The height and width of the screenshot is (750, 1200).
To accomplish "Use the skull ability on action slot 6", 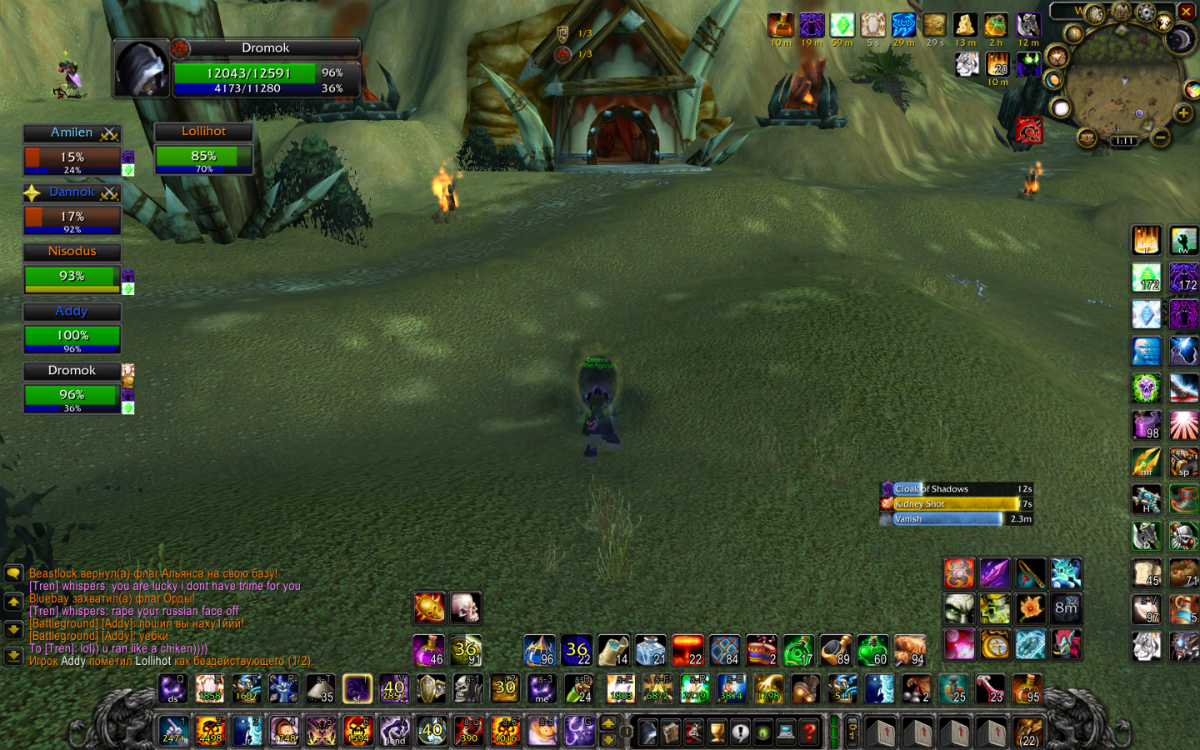I will coord(359,730).
